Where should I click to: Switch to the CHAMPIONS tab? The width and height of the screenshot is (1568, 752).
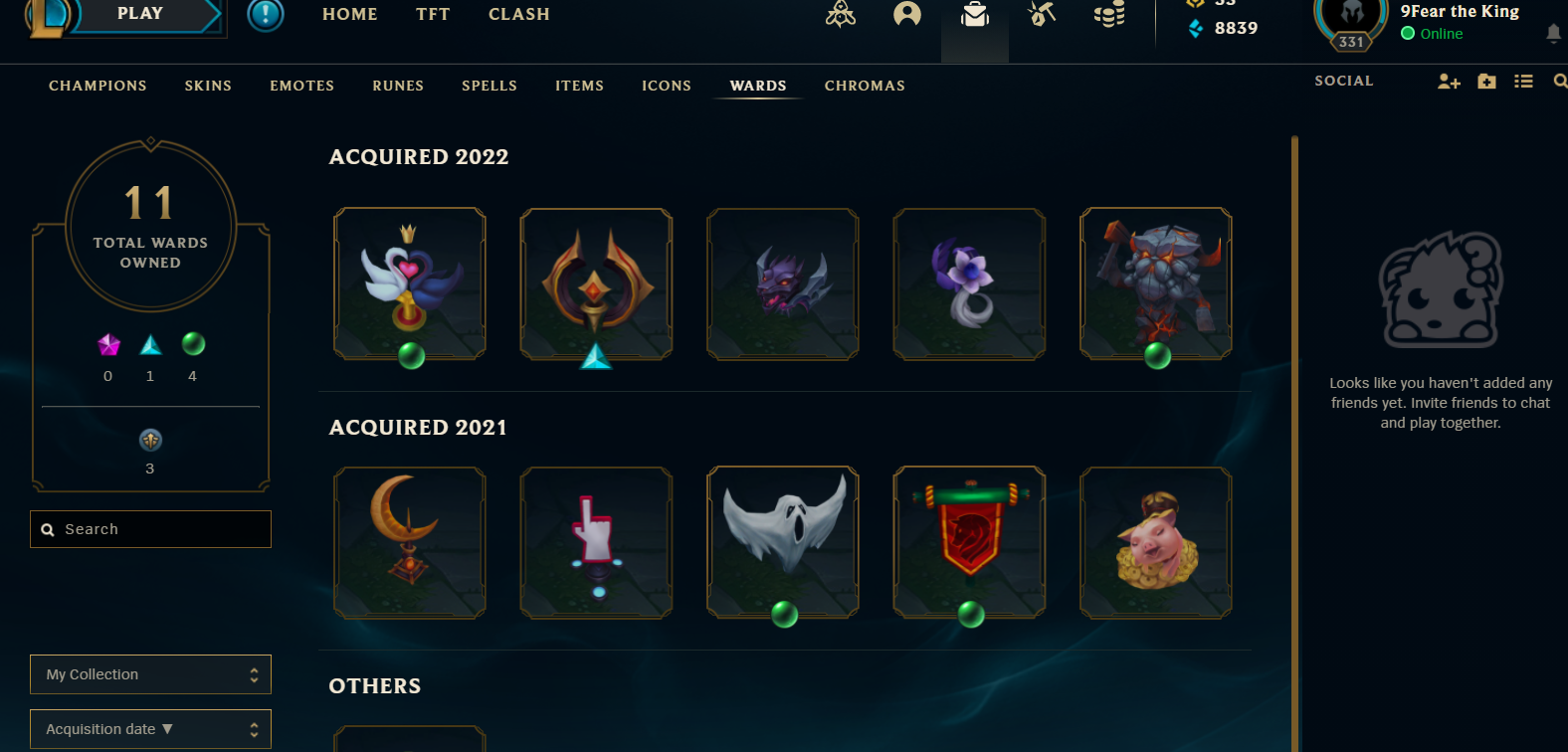coord(98,86)
